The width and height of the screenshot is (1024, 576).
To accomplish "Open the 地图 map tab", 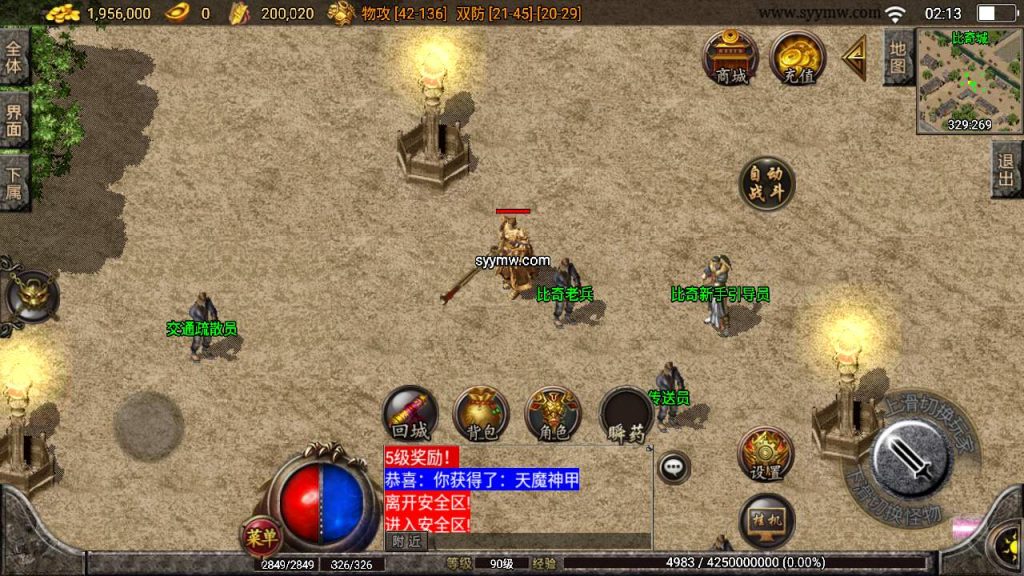I will pos(898,57).
